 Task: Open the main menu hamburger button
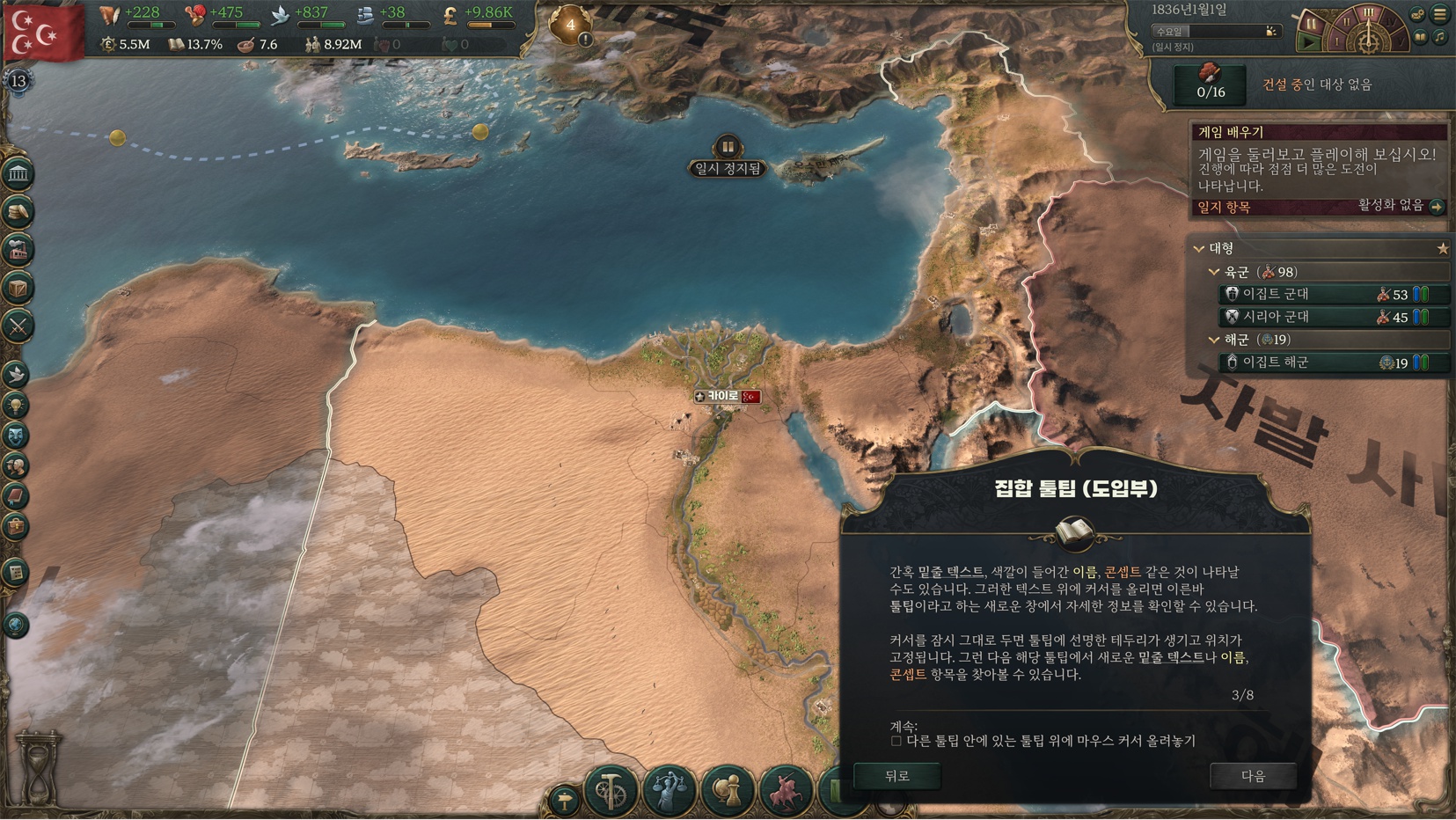[1440, 14]
